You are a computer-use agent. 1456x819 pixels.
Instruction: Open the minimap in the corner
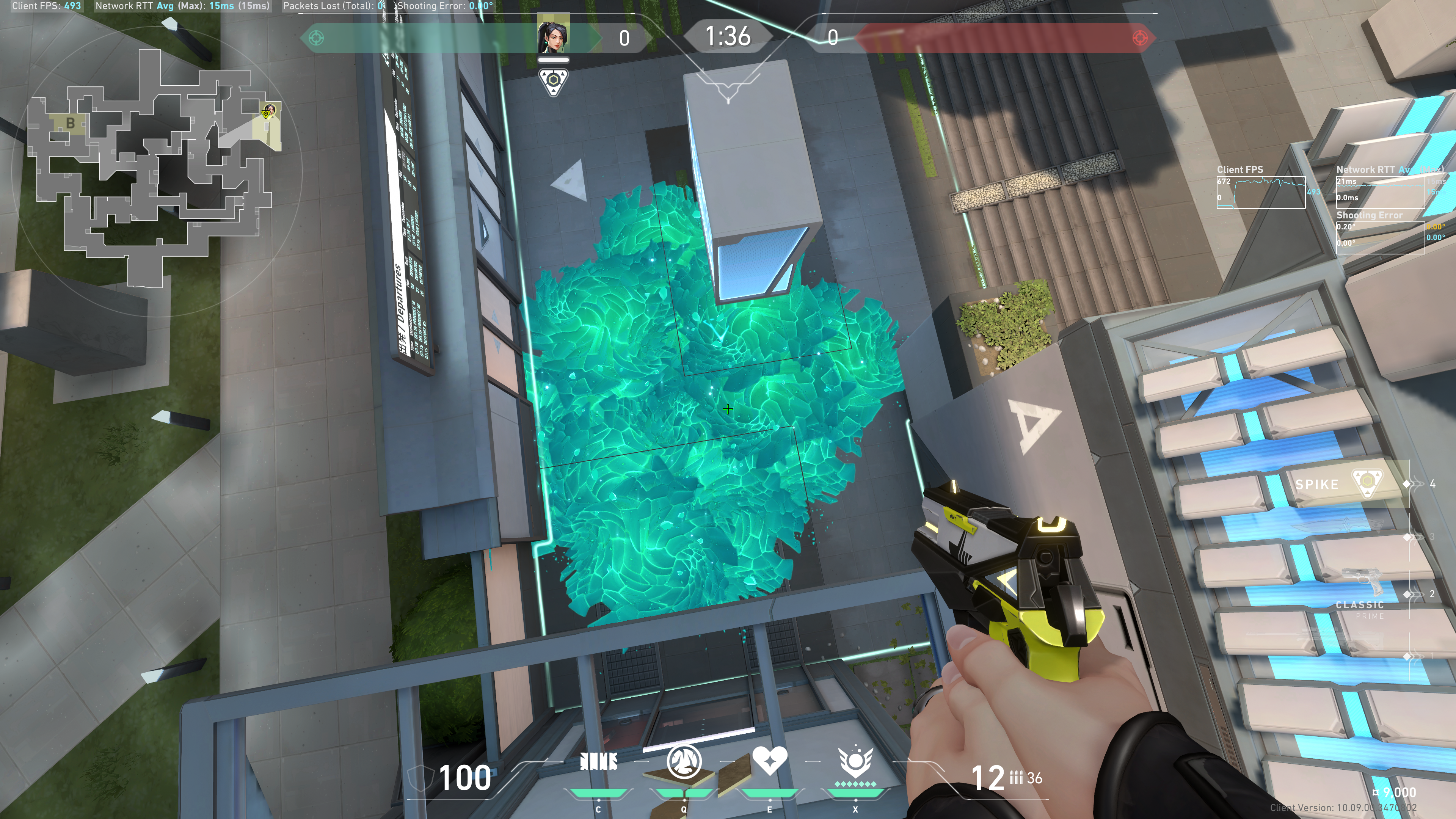click(x=152, y=169)
